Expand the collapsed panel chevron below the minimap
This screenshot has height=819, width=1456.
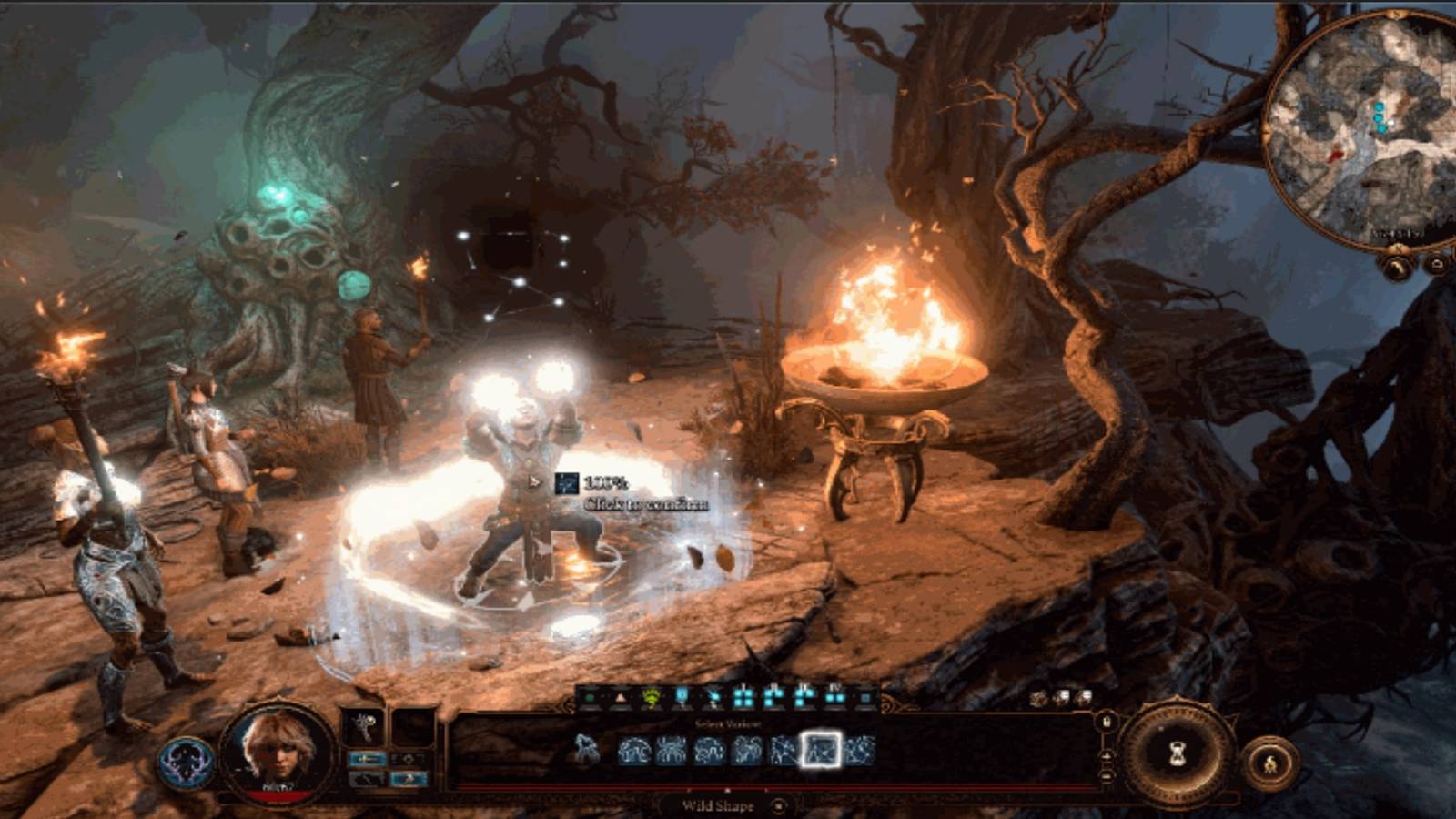point(1396,269)
